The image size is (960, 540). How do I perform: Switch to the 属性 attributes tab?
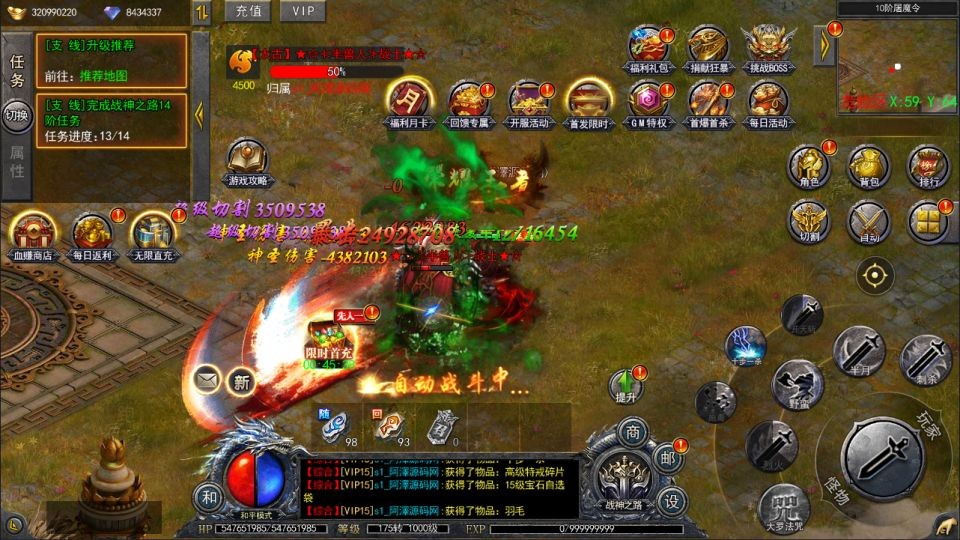(x=17, y=162)
